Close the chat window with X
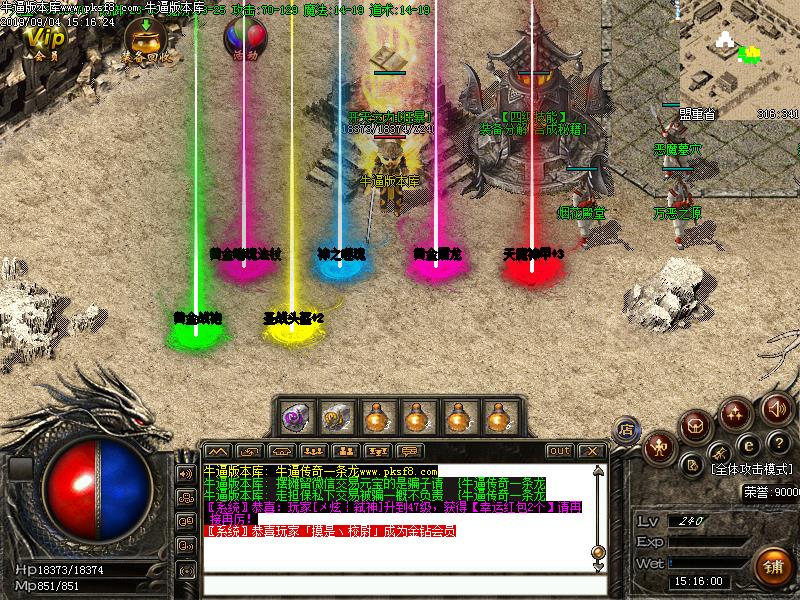Image resolution: width=800 pixels, height=600 pixels. coord(591,451)
